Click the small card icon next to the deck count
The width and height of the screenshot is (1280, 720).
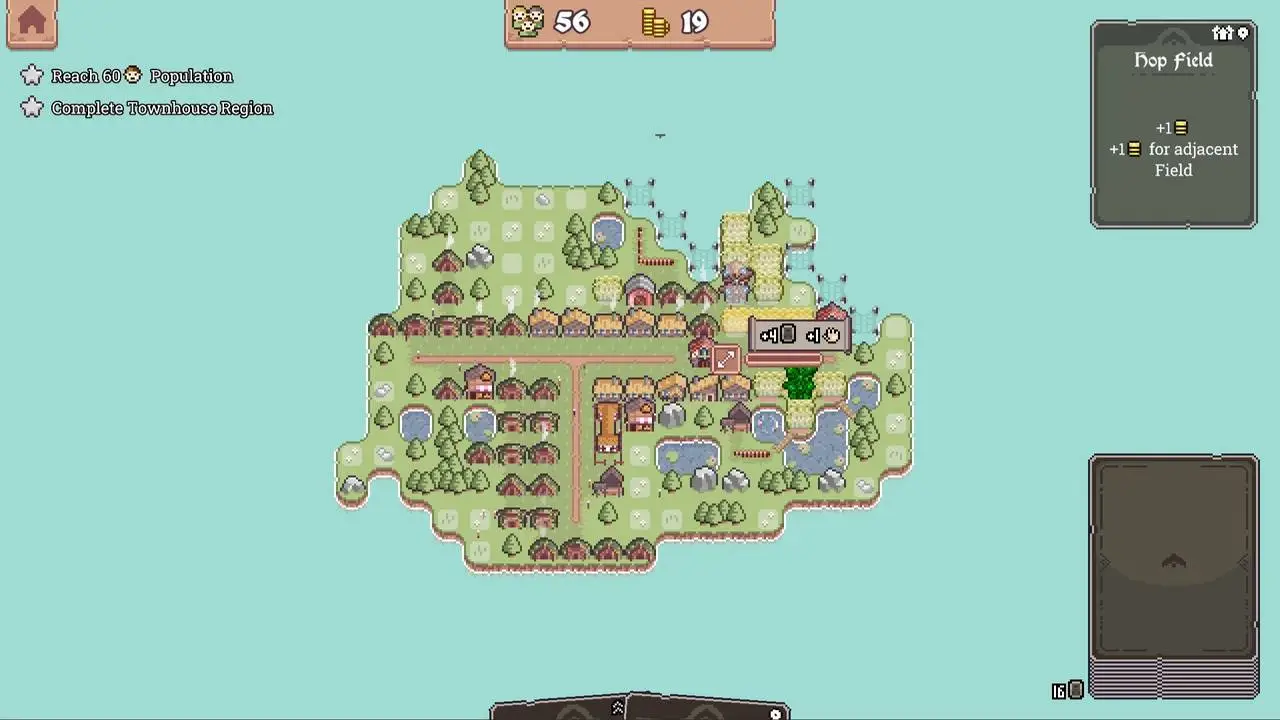coord(1075,689)
